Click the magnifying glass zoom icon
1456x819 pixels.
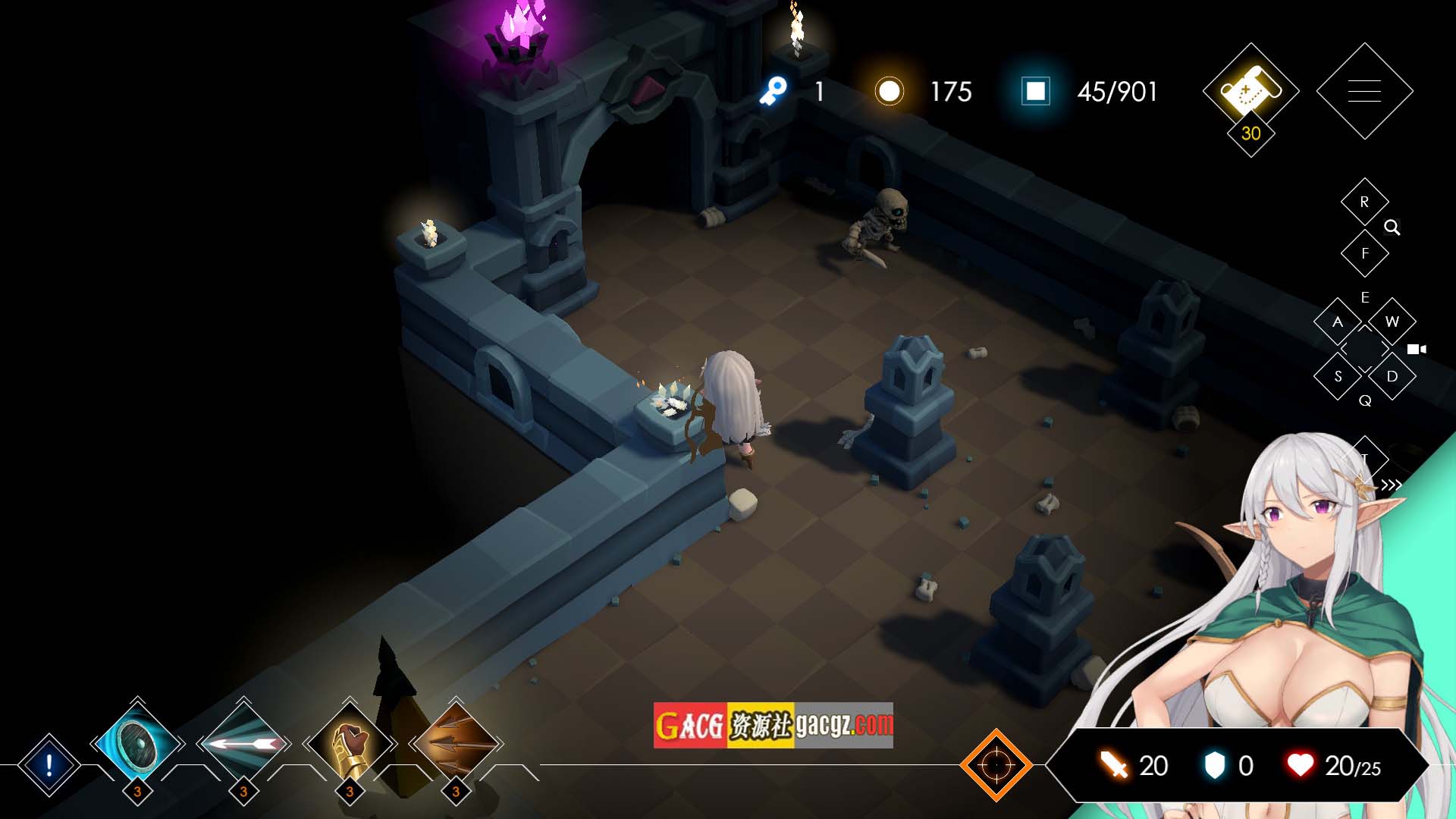tap(1392, 227)
